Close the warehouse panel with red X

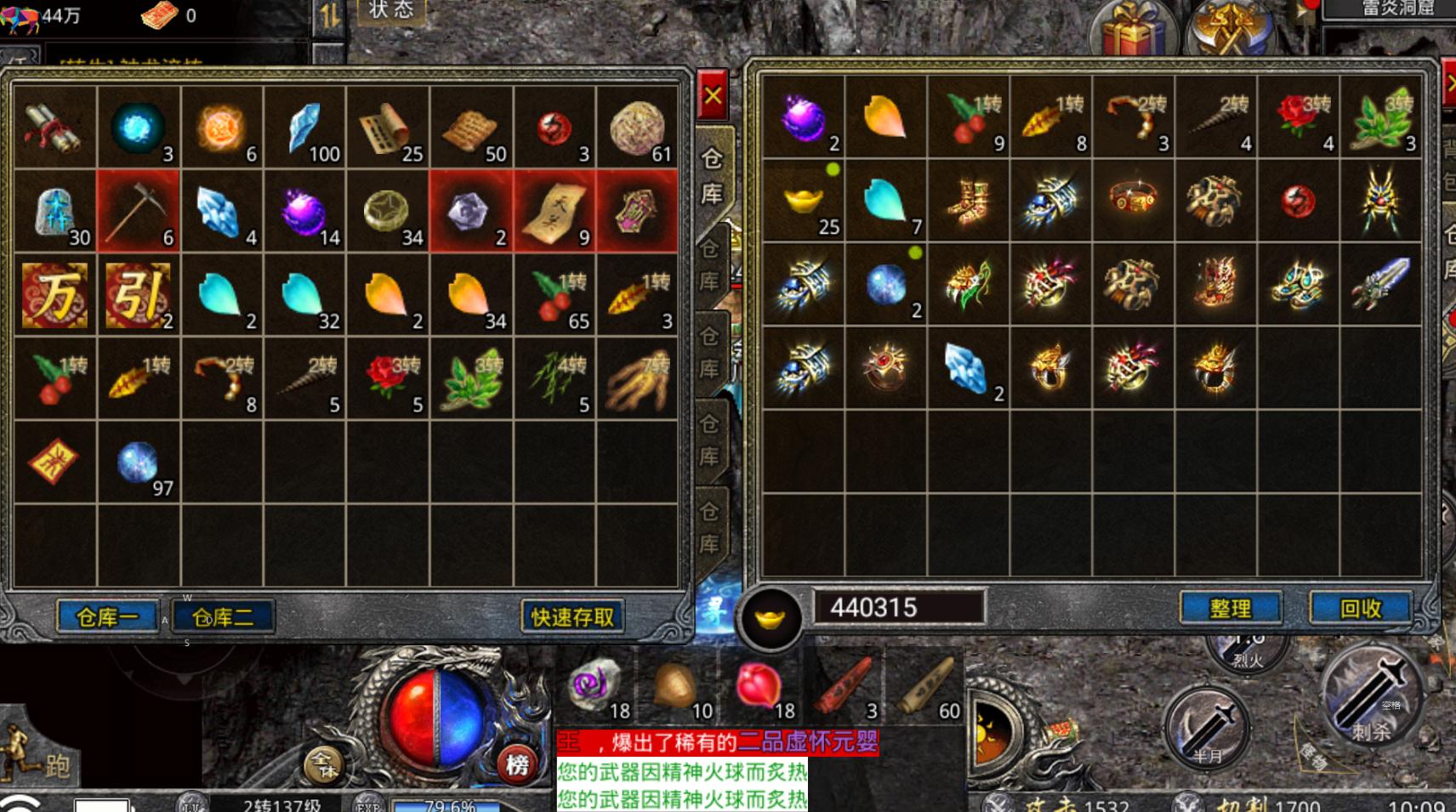[713, 95]
